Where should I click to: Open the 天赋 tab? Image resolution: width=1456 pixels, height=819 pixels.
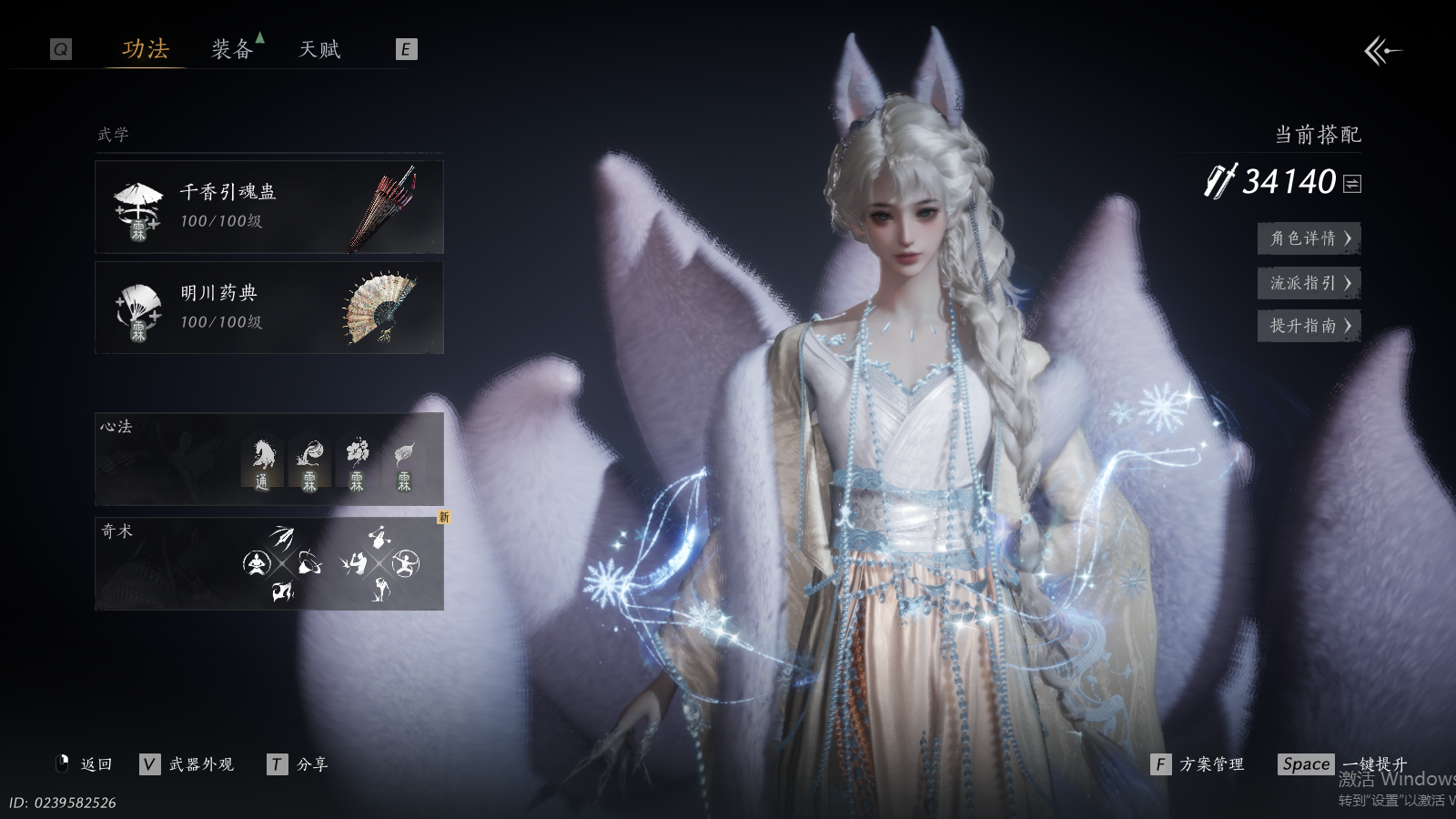pos(319,49)
